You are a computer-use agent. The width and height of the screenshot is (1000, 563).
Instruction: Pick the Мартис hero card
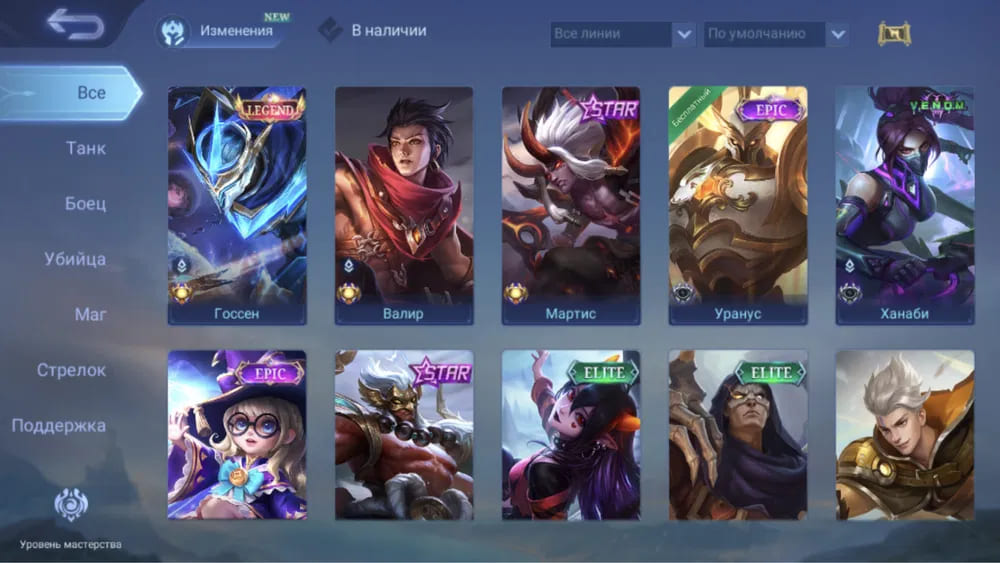(571, 205)
